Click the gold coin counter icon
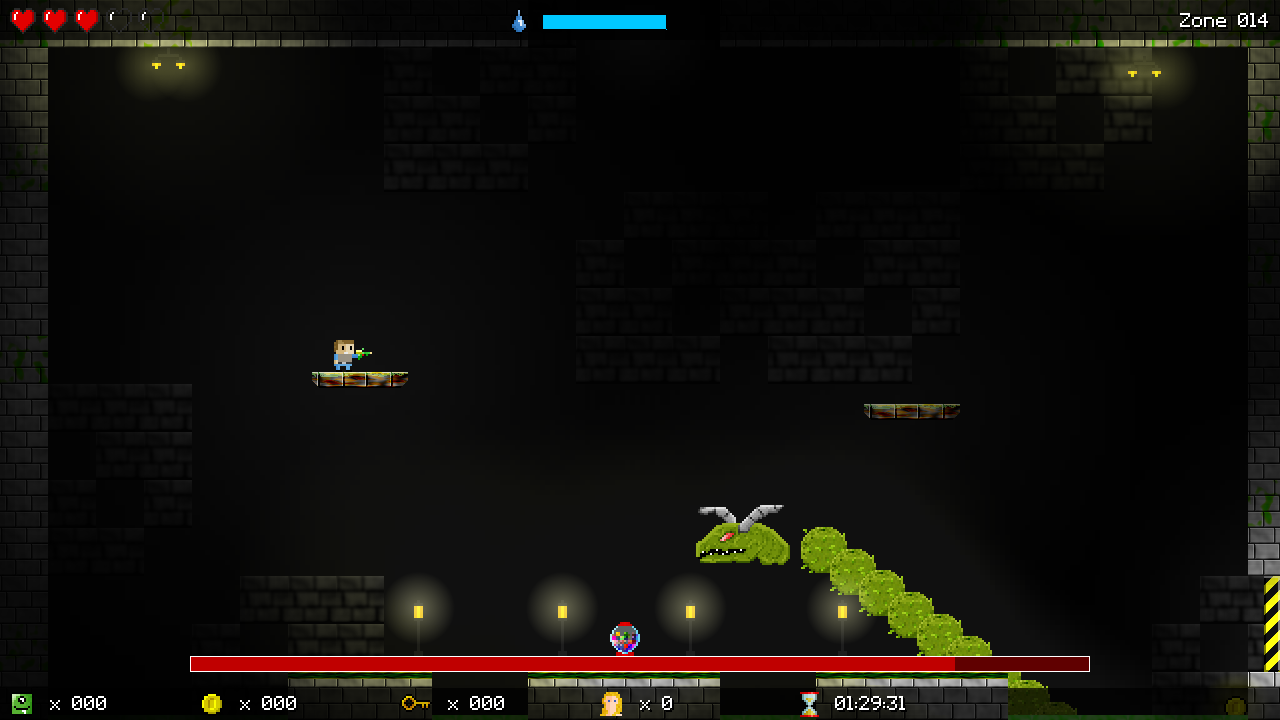Image resolution: width=1280 pixels, height=720 pixels. tap(214, 703)
